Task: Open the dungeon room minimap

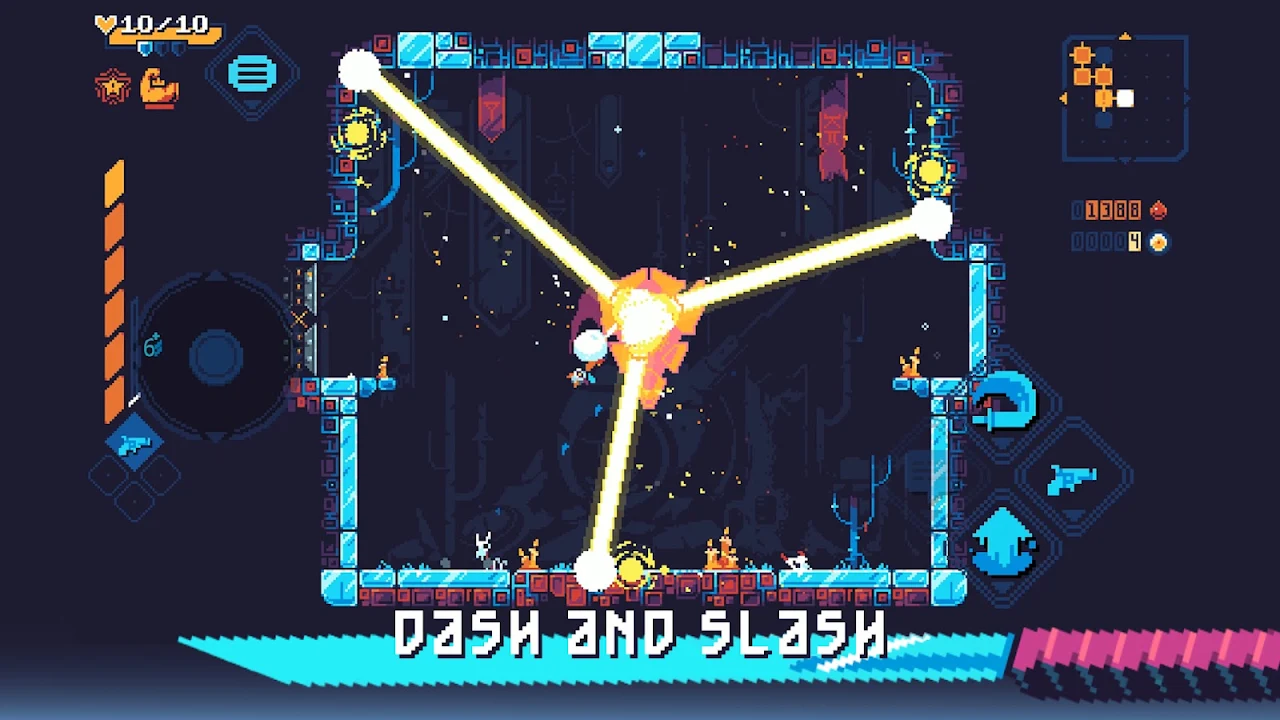Action: (x=1124, y=97)
